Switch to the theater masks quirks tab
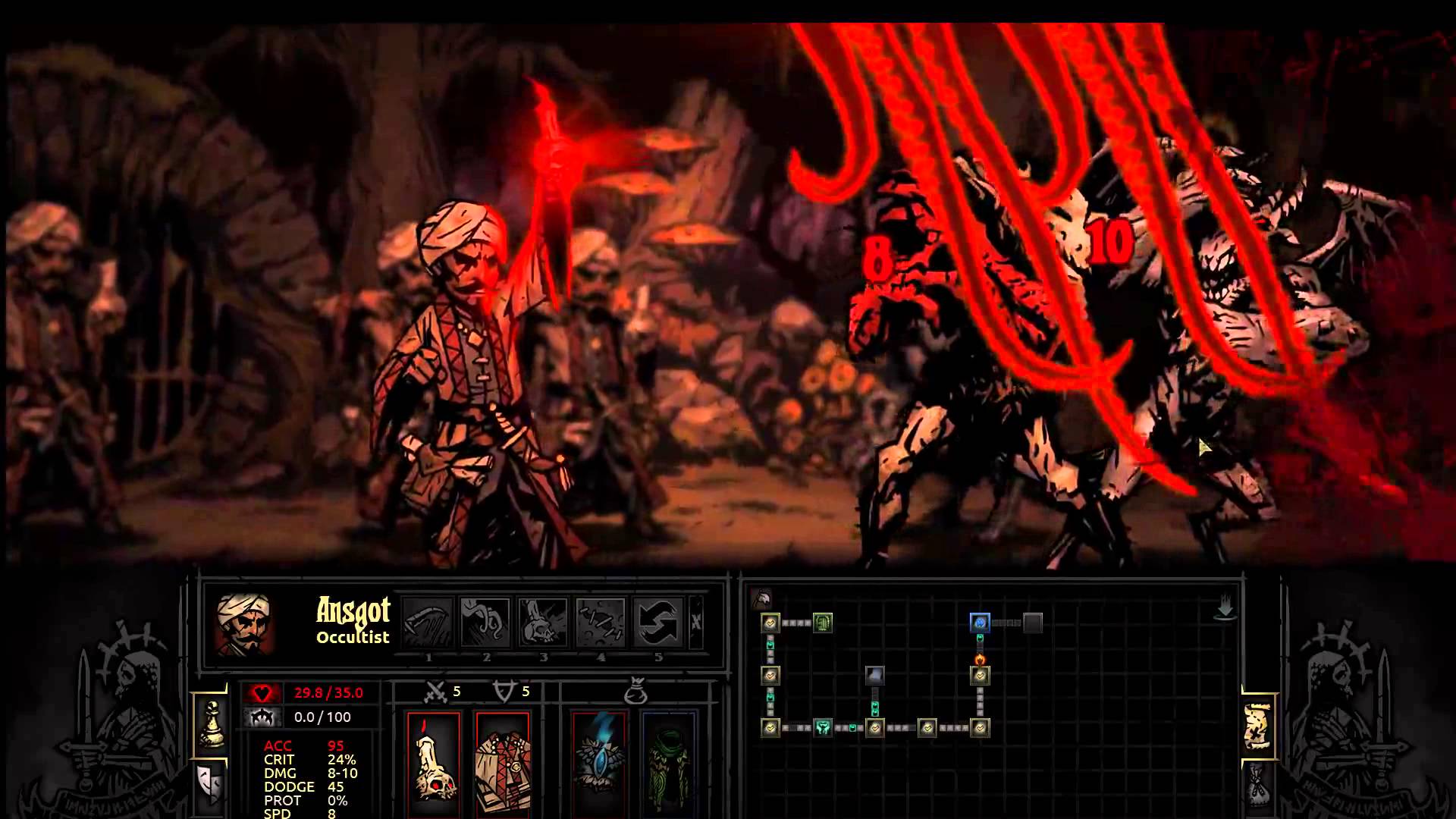The image size is (1456, 819). (209, 784)
